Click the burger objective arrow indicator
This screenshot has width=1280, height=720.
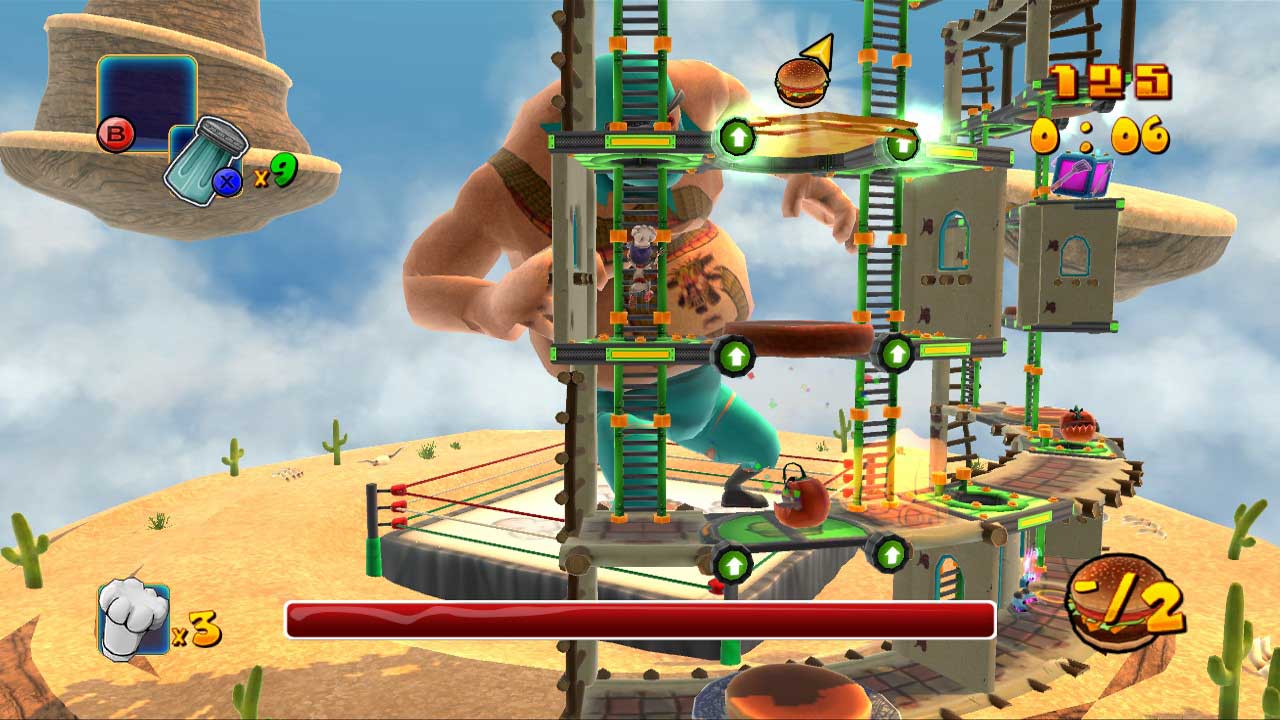(x=804, y=73)
